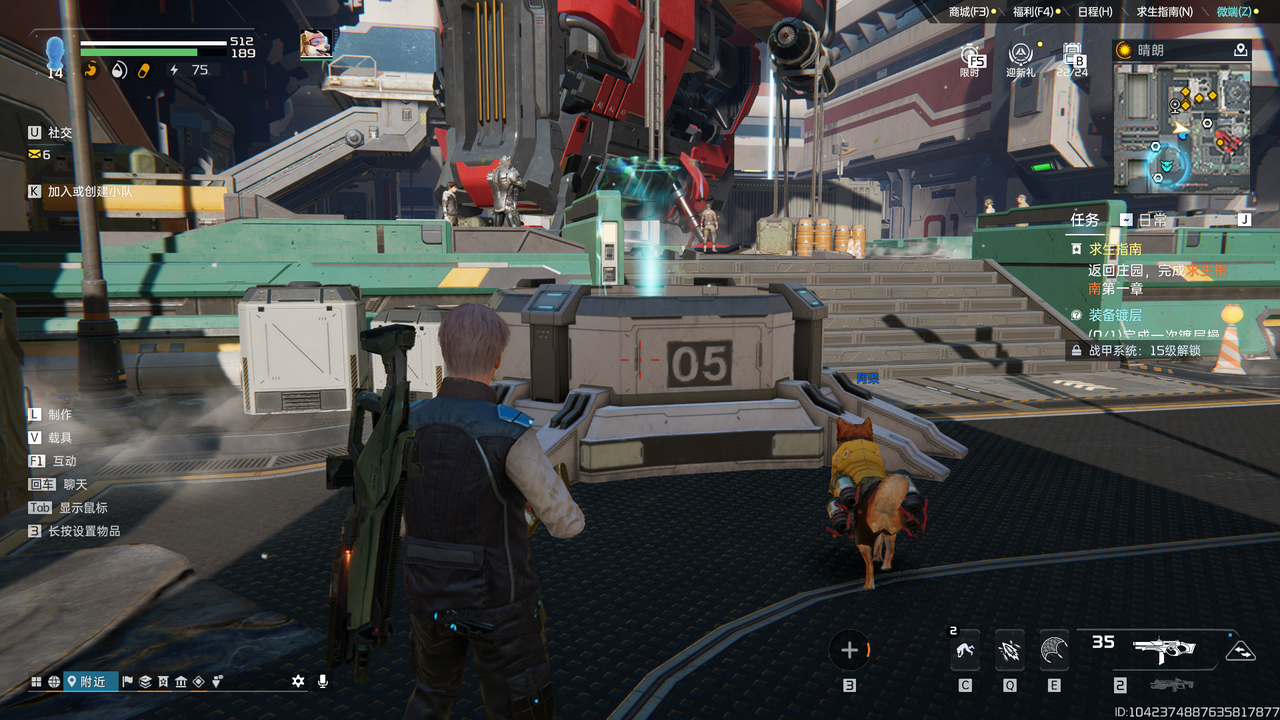
Task: Activate the pet dog skill icon
Action: point(965,652)
